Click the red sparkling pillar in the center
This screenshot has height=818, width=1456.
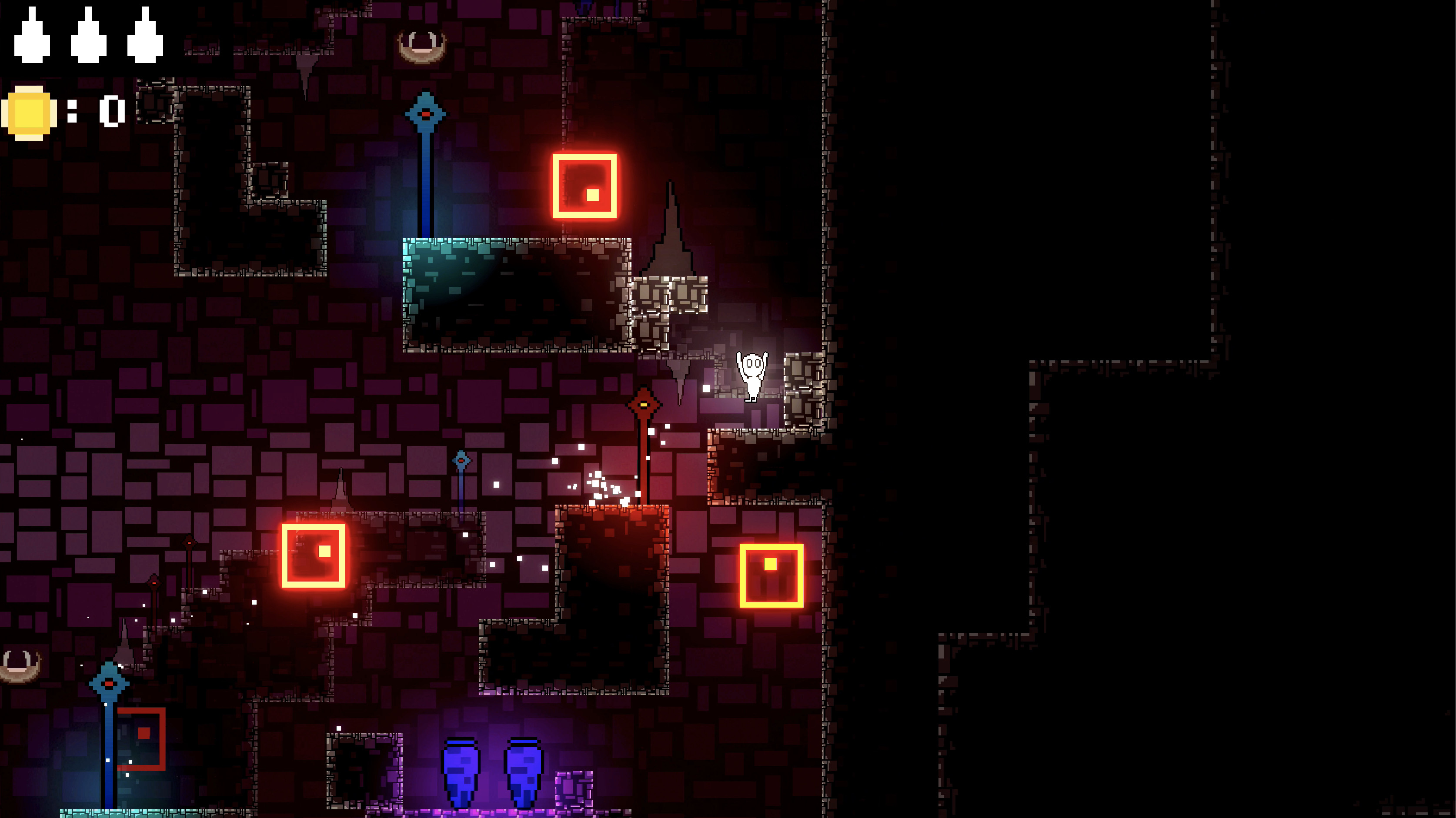point(645,469)
